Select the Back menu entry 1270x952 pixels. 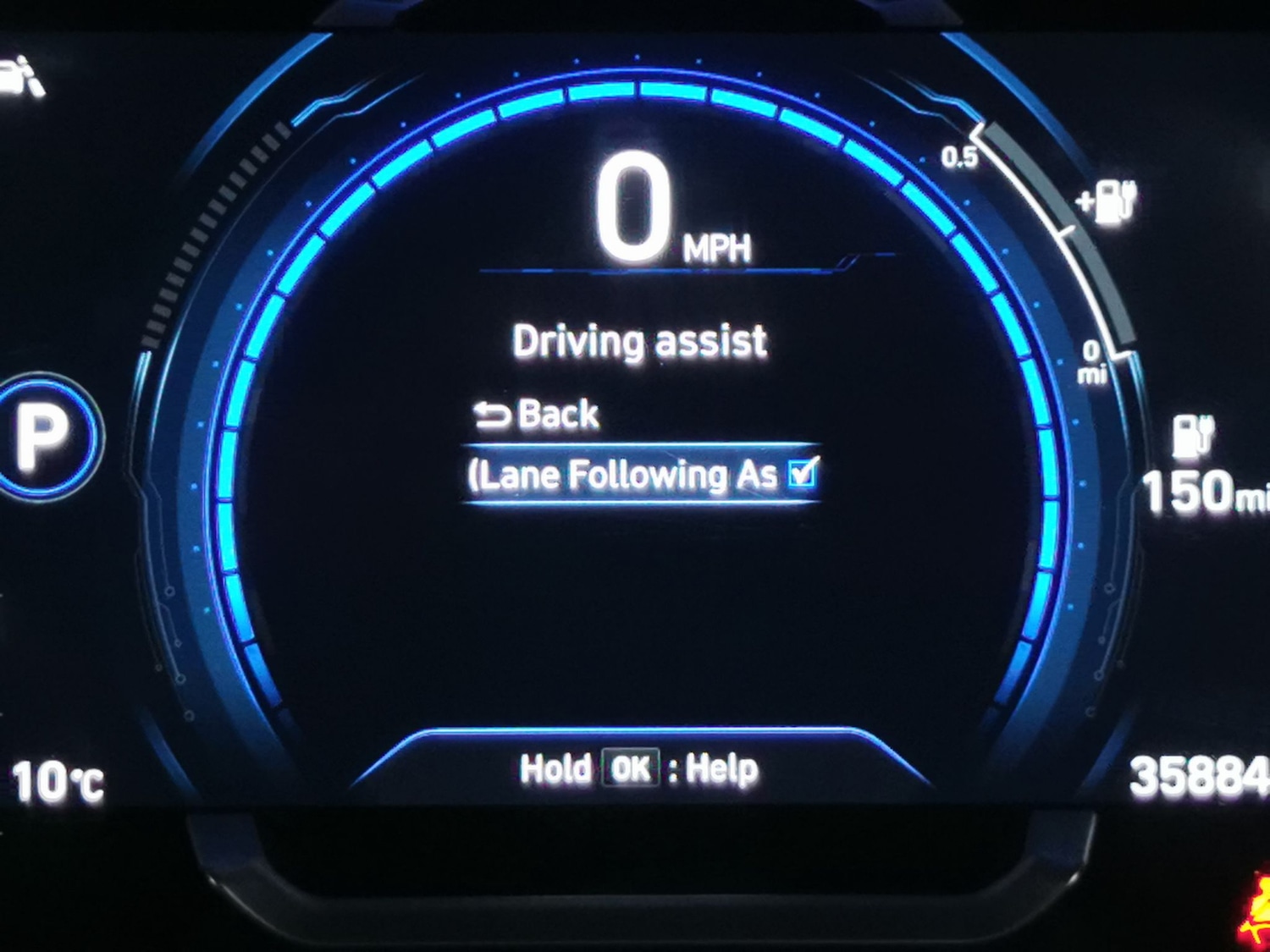click(538, 415)
